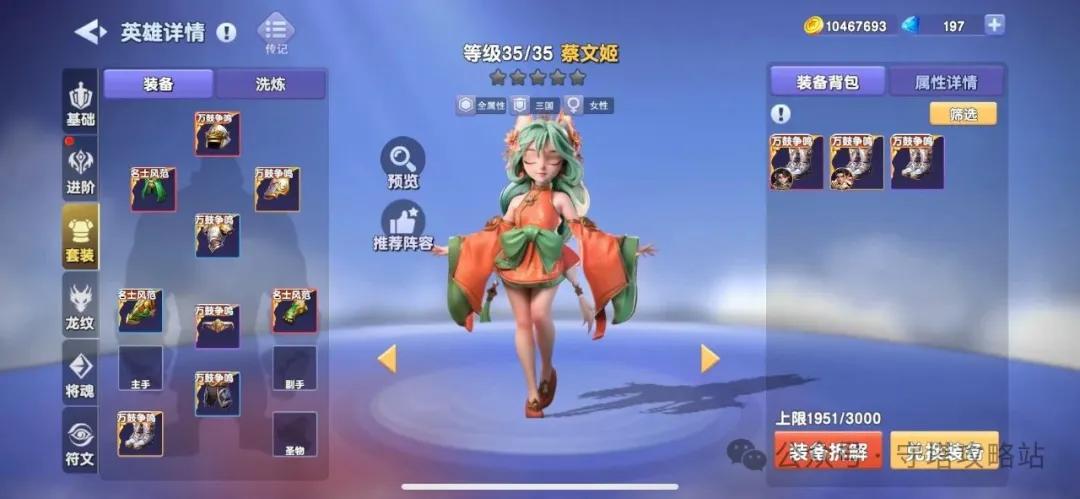This screenshot has width=1080, height=499.
Task: Click the 预览 magnifier button
Action: pos(403,163)
